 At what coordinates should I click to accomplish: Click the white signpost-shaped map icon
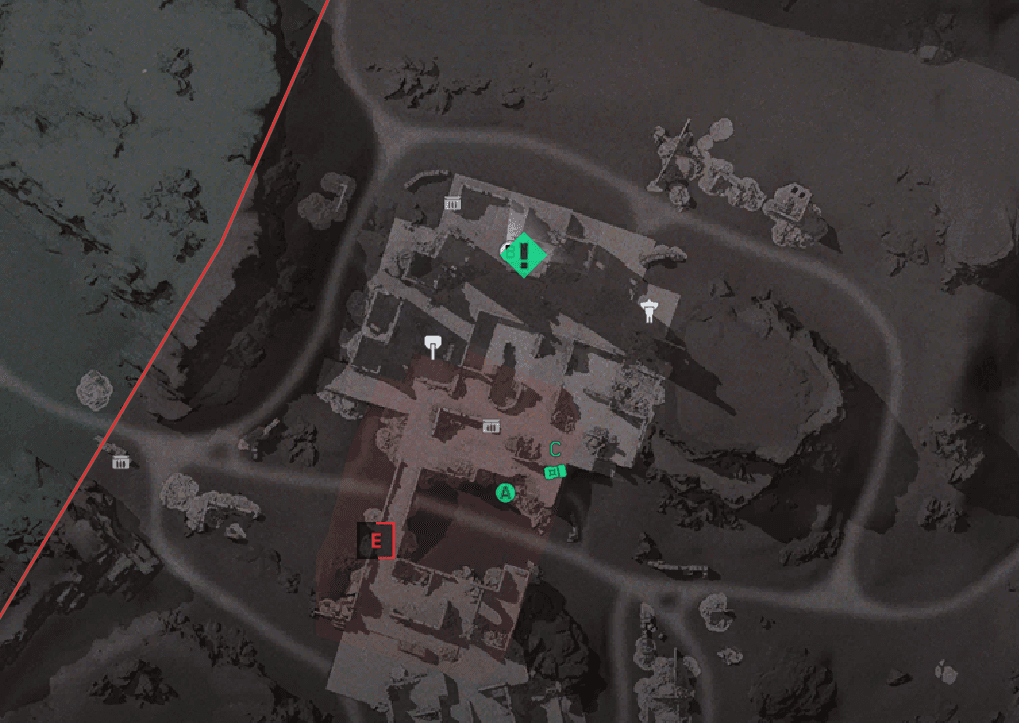click(433, 346)
